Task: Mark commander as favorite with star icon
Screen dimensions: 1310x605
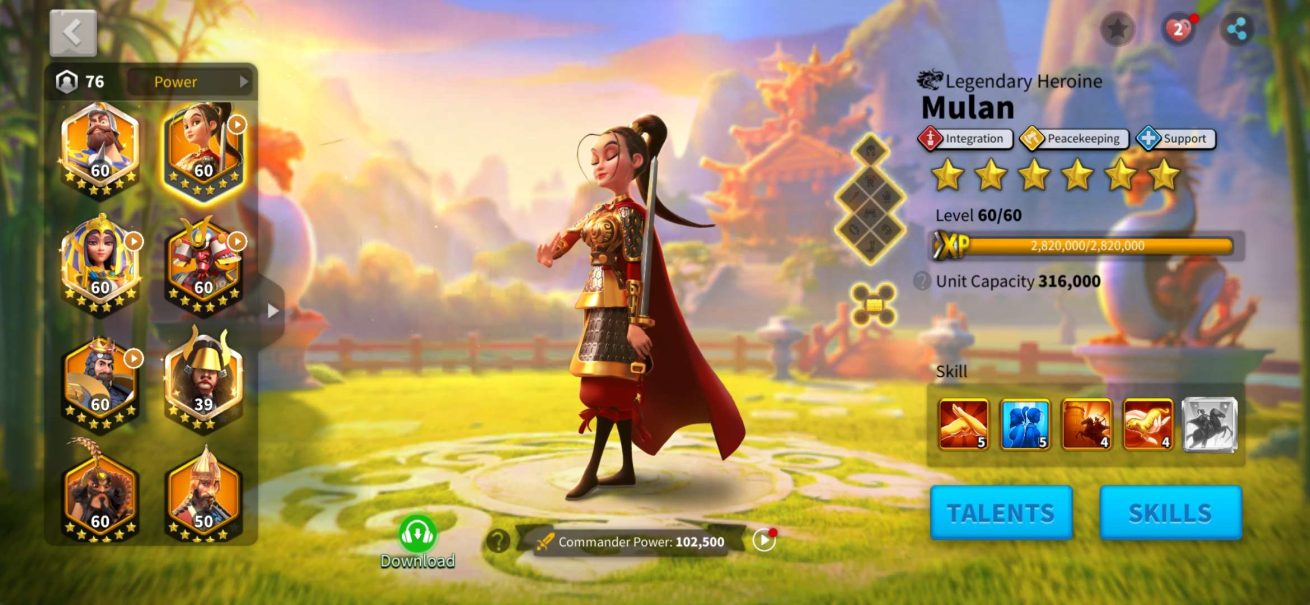Action: 1117,29
